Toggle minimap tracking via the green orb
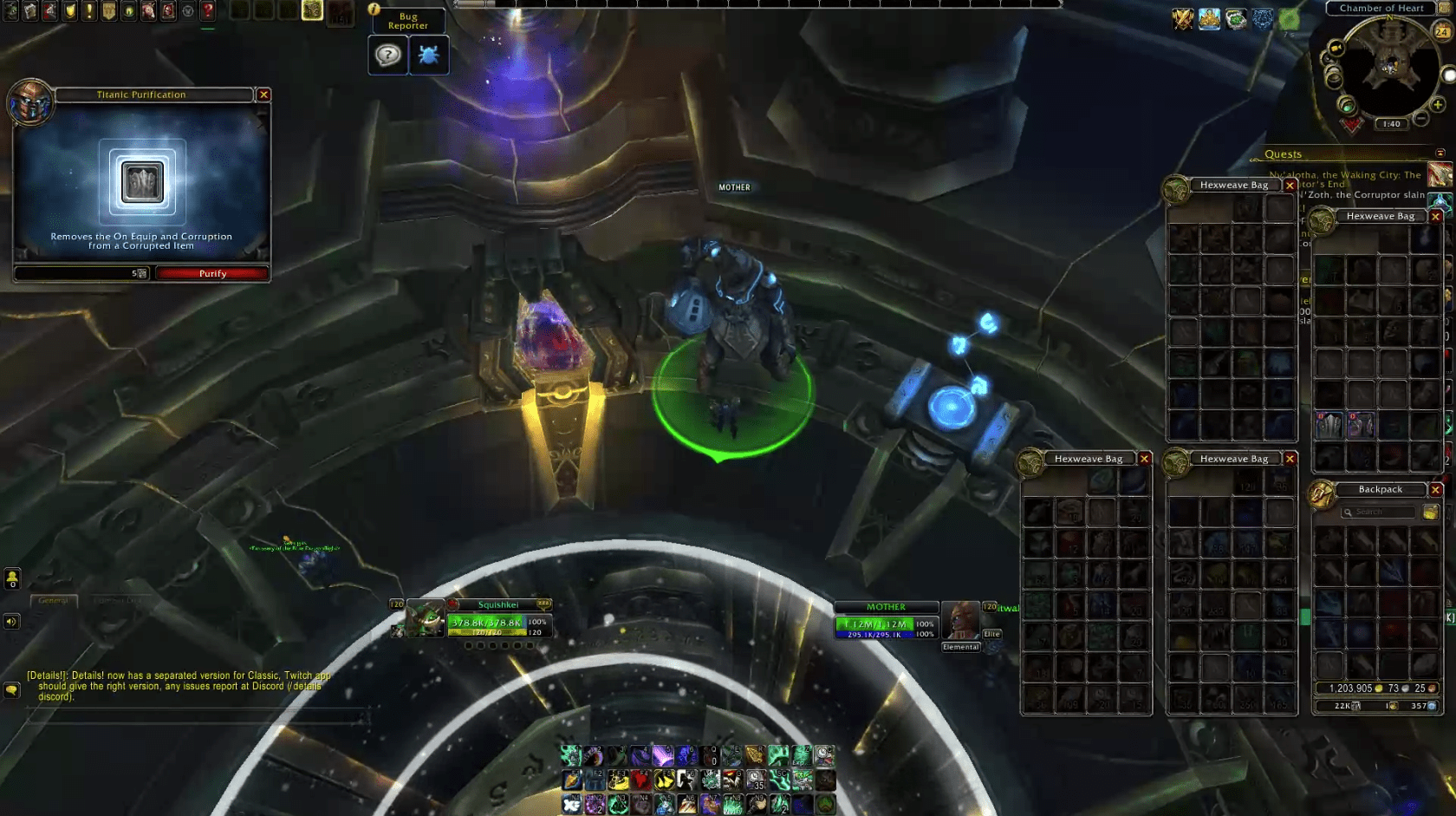Viewport: 1456px width, 816px height. pyautogui.click(x=1348, y=108)
